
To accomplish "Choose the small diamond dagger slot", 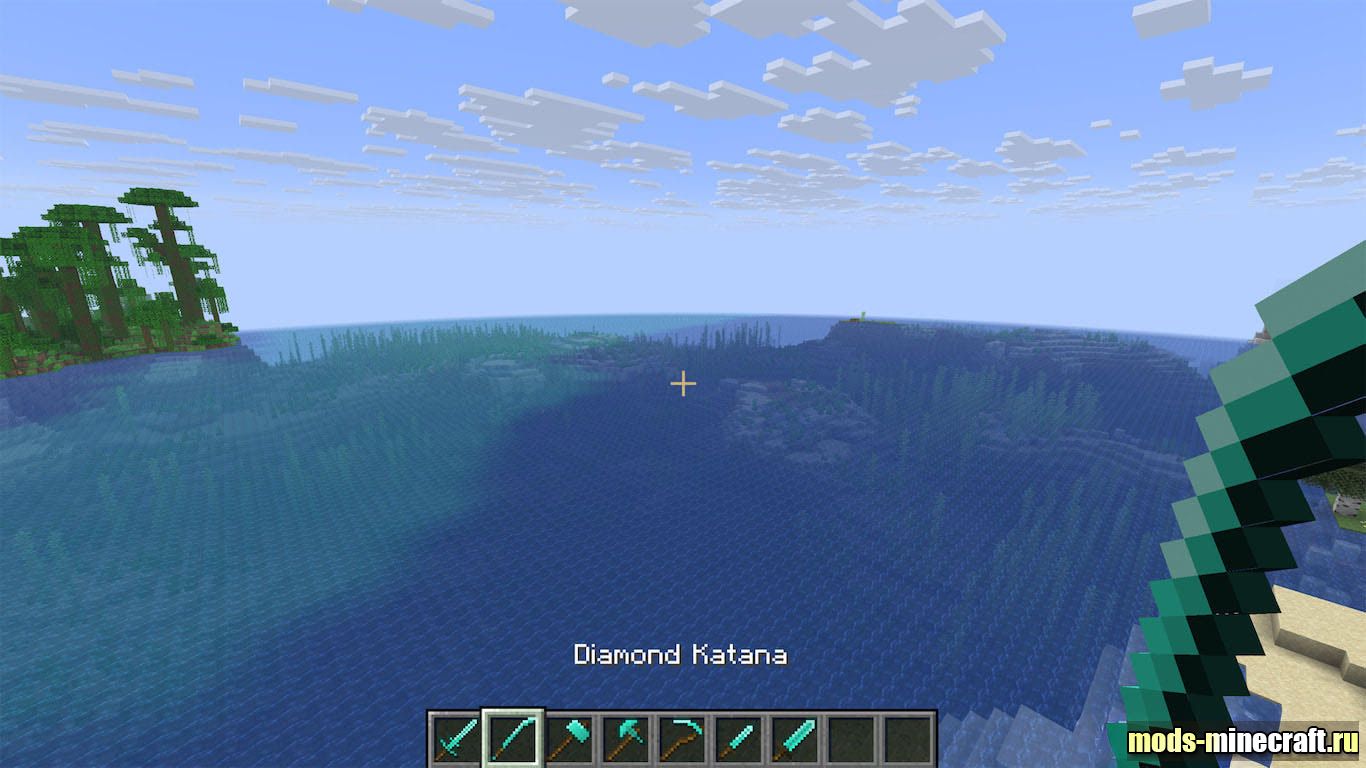I will [x=739, y=739].
